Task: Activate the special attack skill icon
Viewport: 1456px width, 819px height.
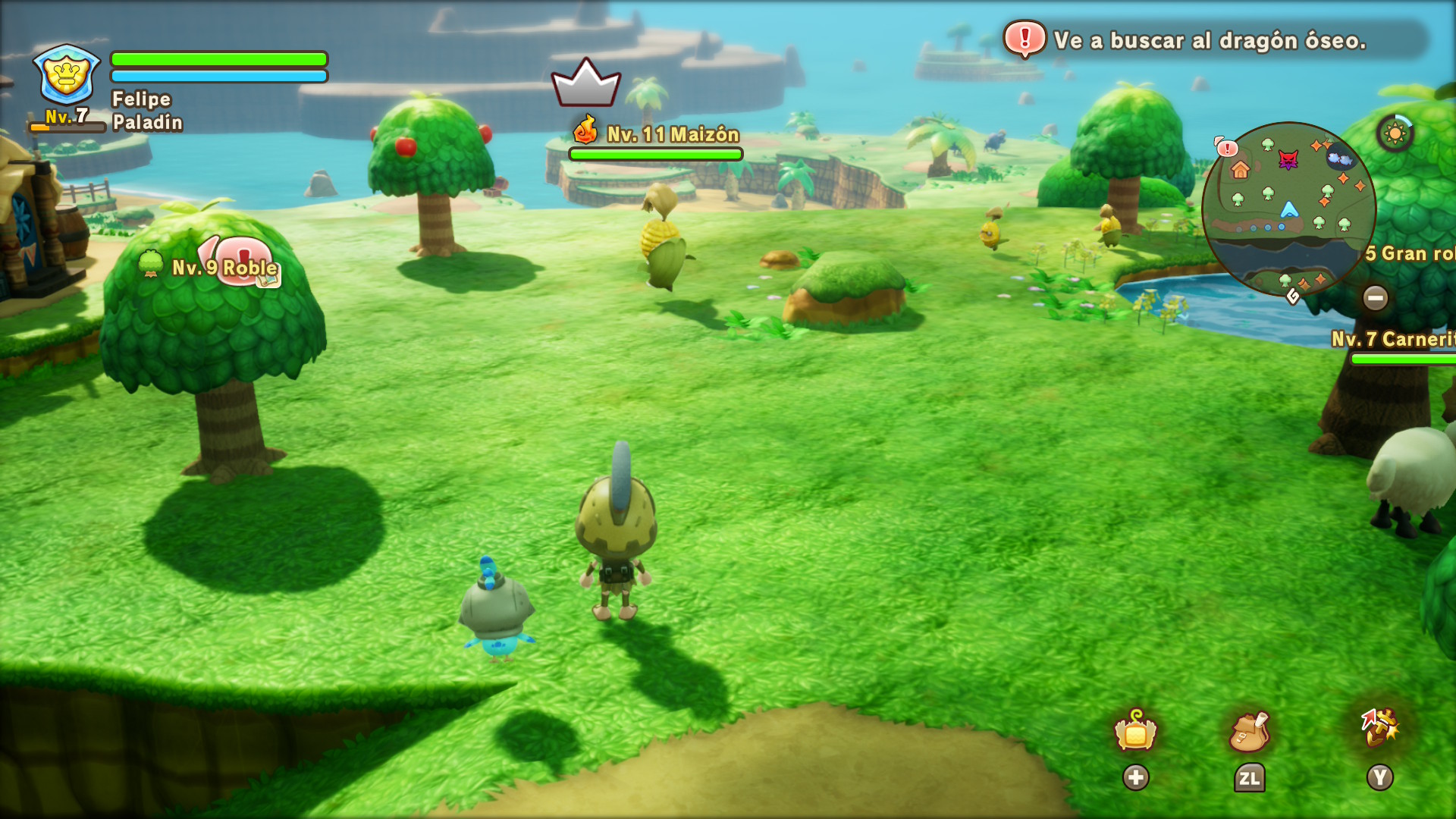Action: 1379,729
